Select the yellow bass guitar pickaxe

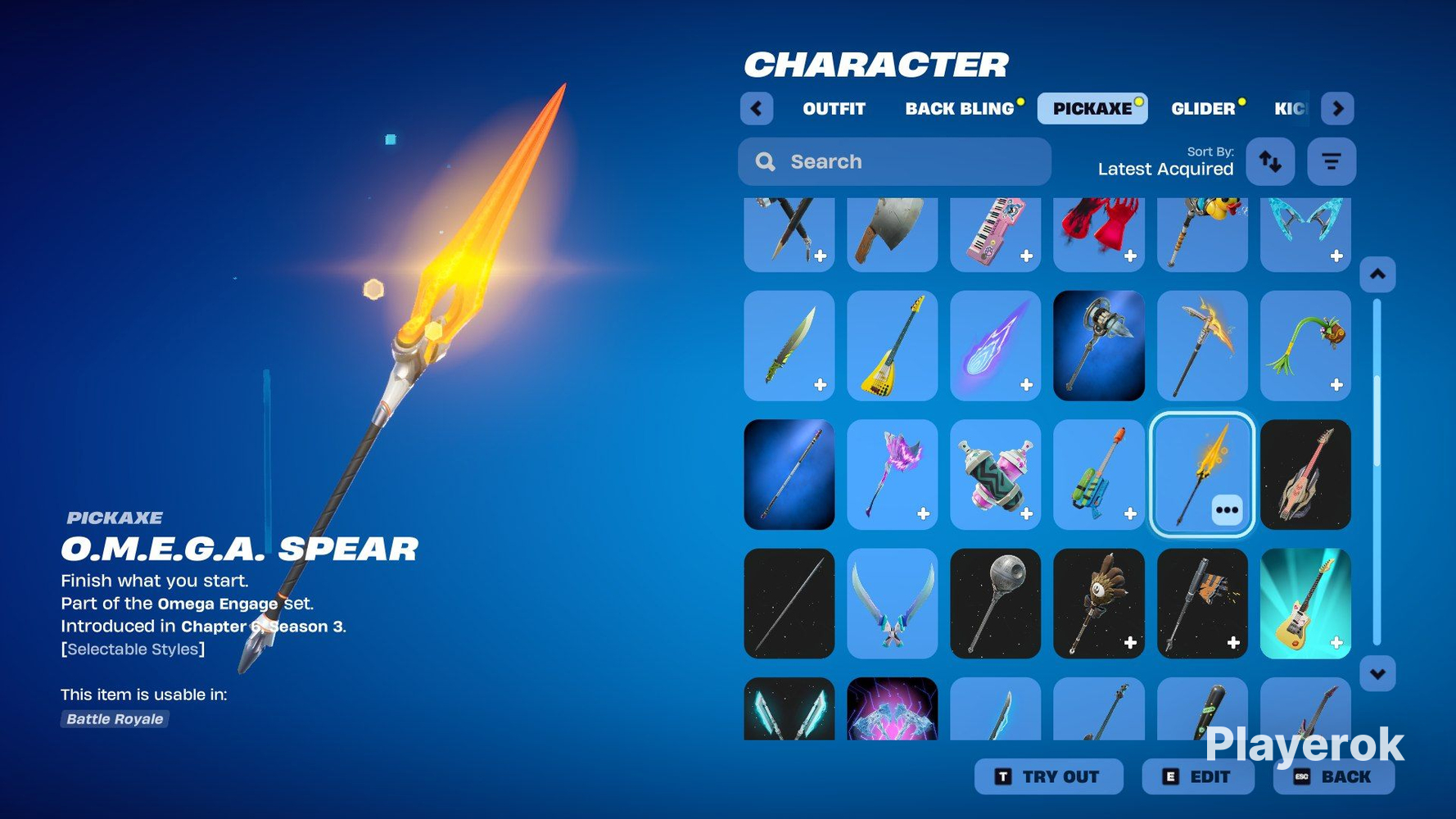coord(892,346)
